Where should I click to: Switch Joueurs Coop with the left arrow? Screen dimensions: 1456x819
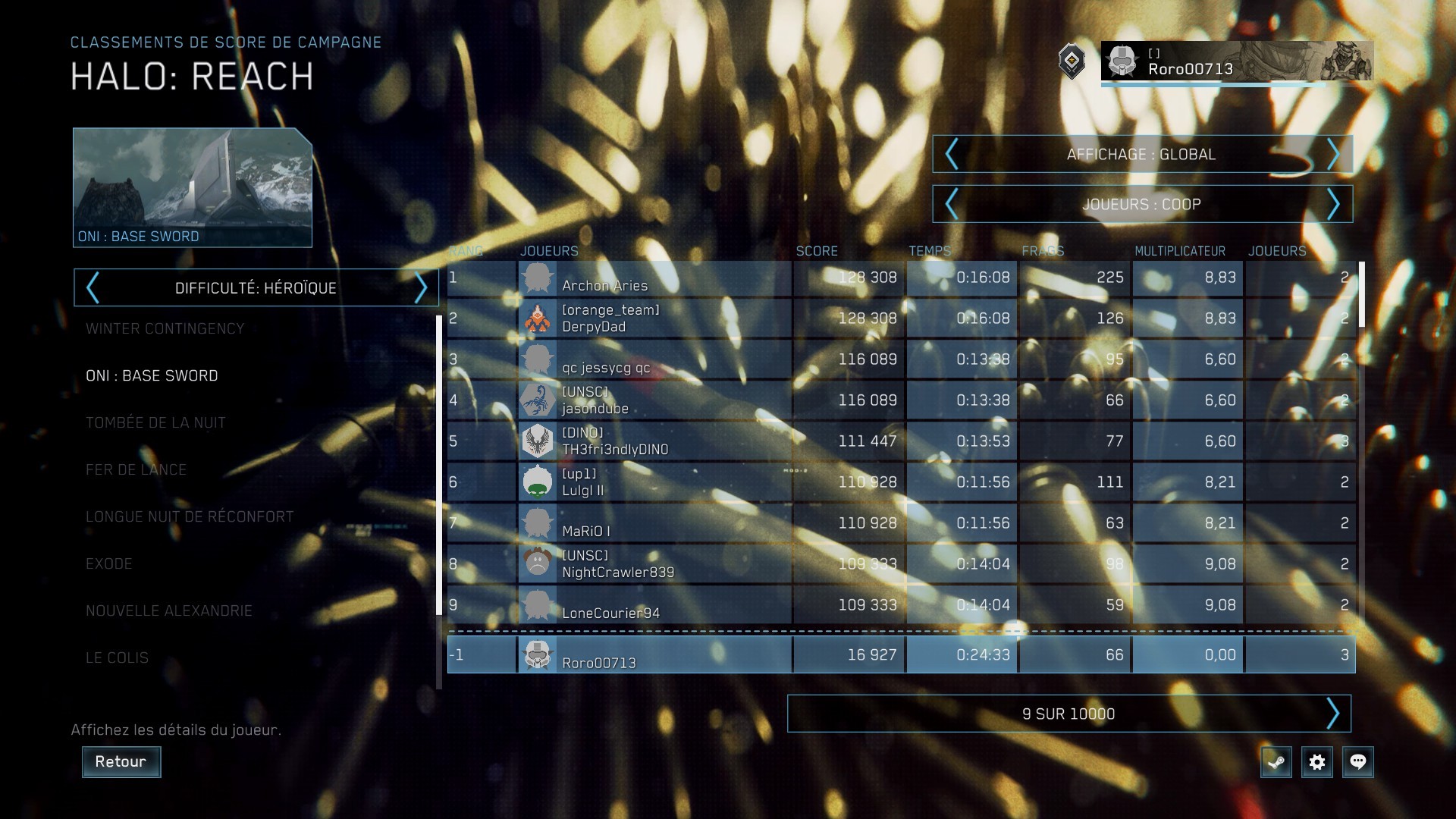[x=952, y=205]
